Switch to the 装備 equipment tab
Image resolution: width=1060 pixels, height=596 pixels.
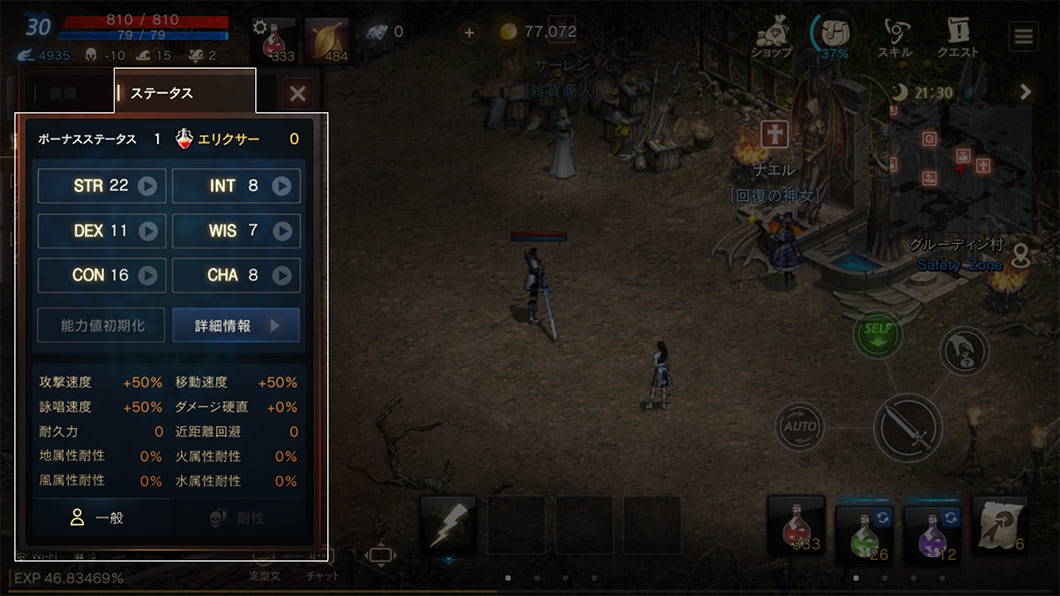coord(62,93)
